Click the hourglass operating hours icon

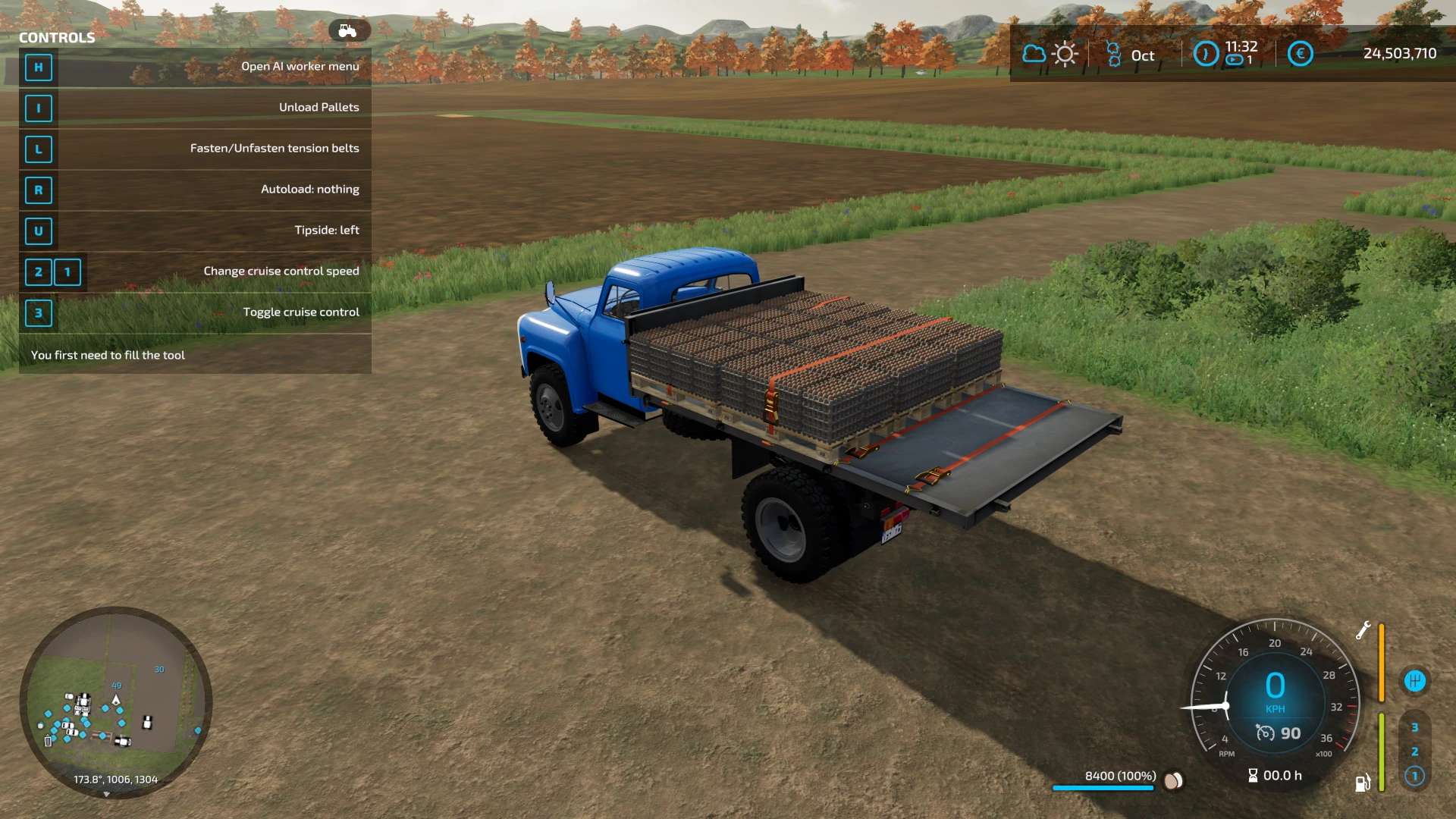coord(1253,775)
